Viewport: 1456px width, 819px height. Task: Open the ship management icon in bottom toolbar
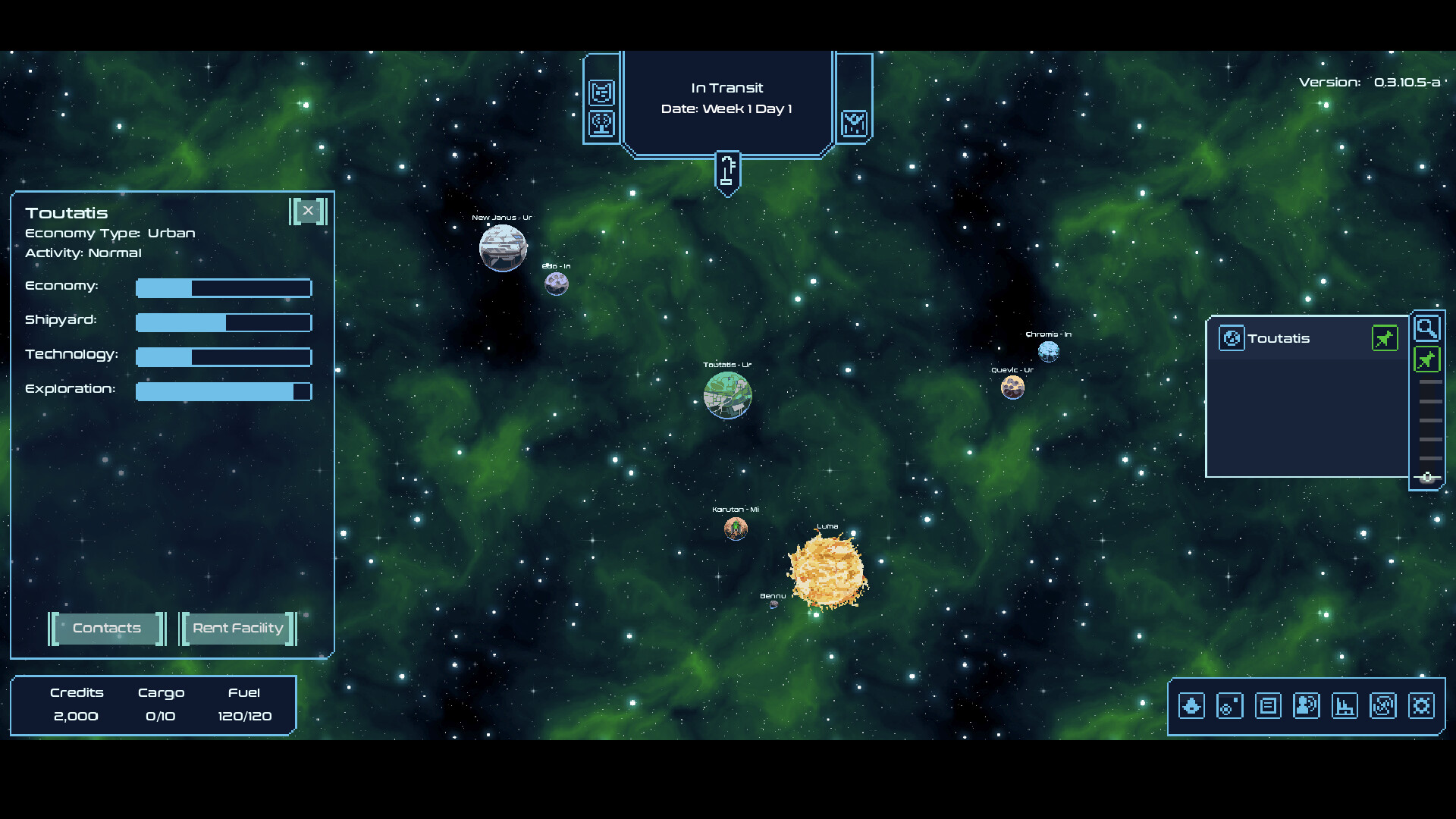(1191, 705)
